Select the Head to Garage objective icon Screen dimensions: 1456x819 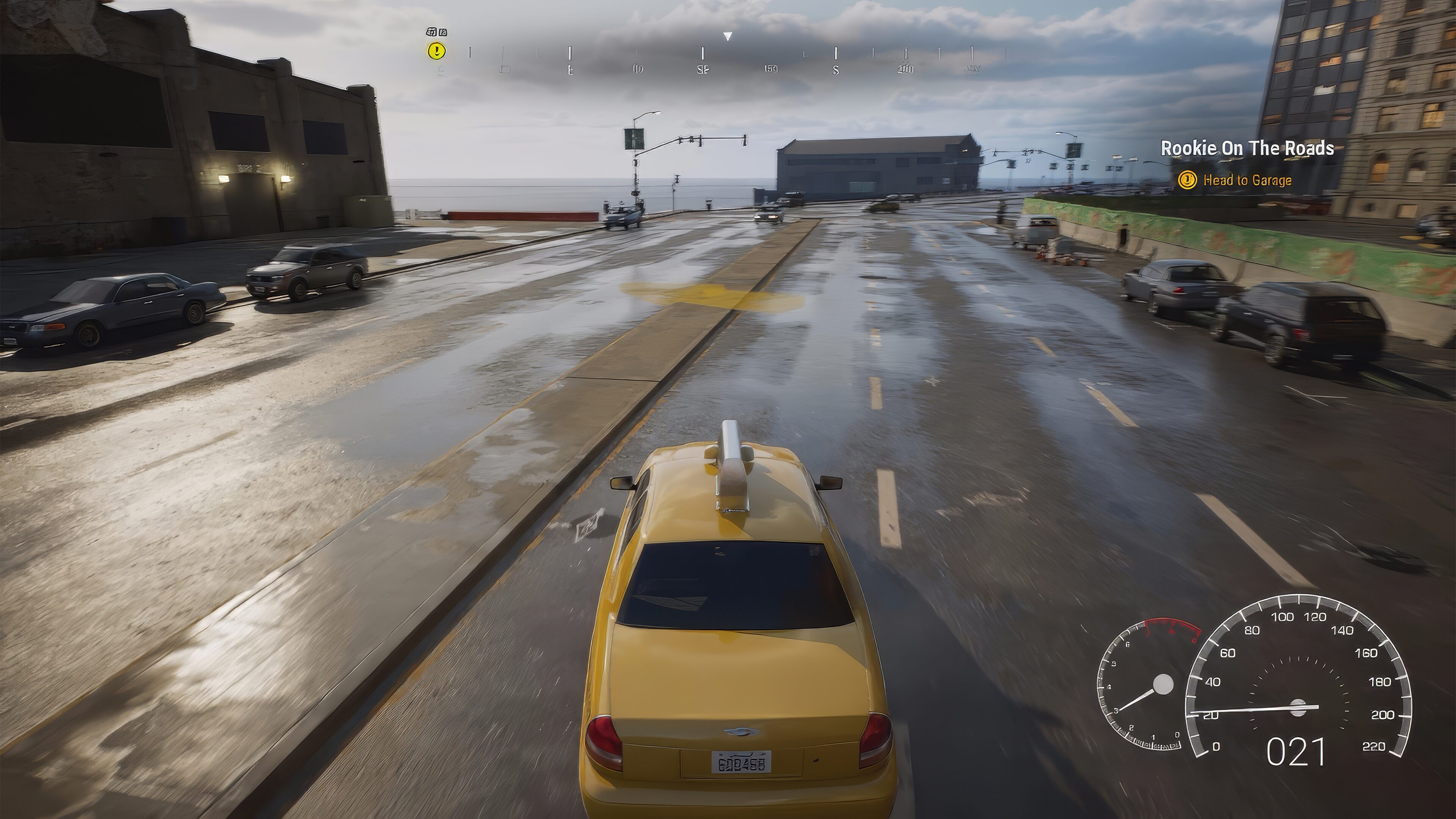1189,180
